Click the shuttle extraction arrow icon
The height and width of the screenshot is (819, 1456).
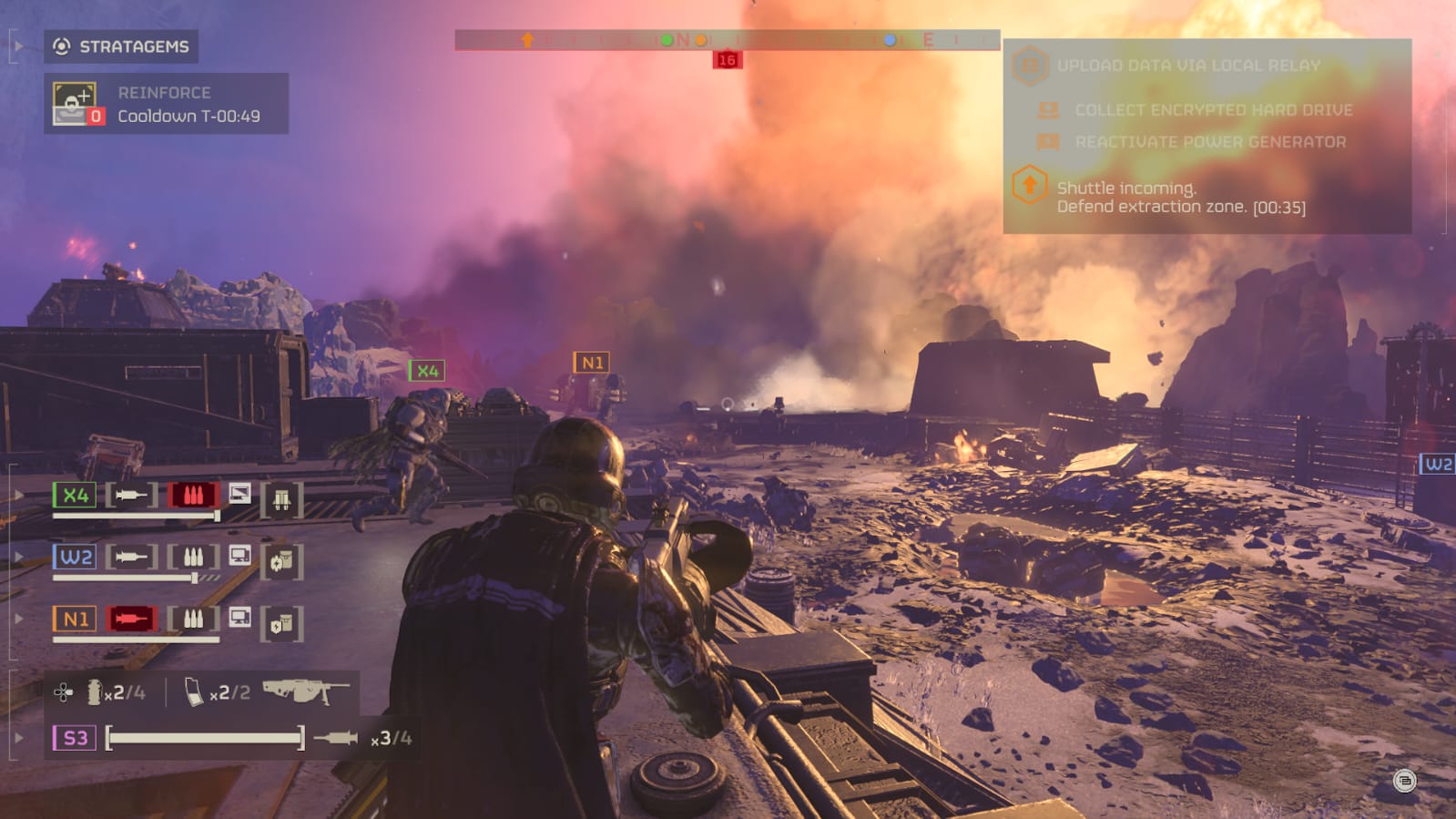[x=1029, y=186]
